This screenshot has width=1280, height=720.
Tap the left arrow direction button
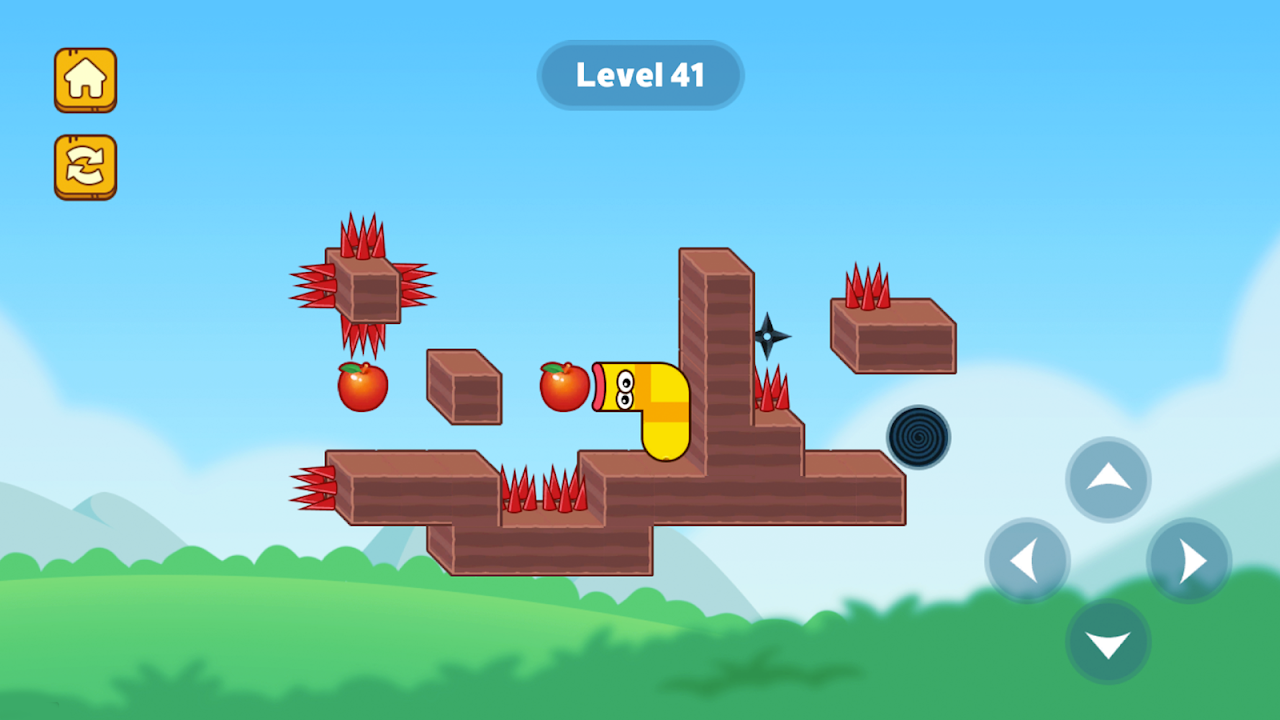(x=1027, y=561)
